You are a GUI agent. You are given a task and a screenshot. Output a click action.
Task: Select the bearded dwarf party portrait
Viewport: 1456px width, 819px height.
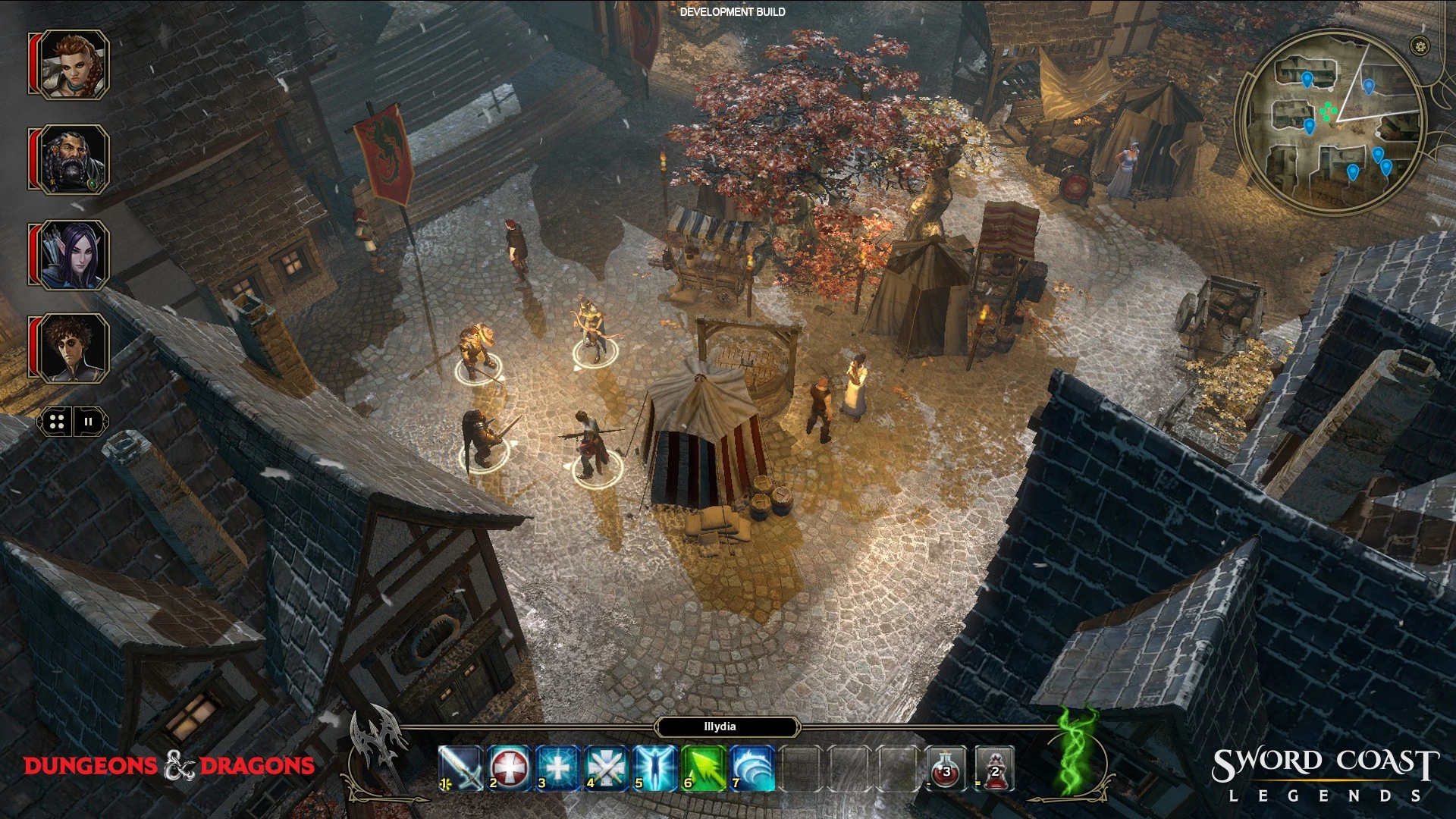(74, 160)
